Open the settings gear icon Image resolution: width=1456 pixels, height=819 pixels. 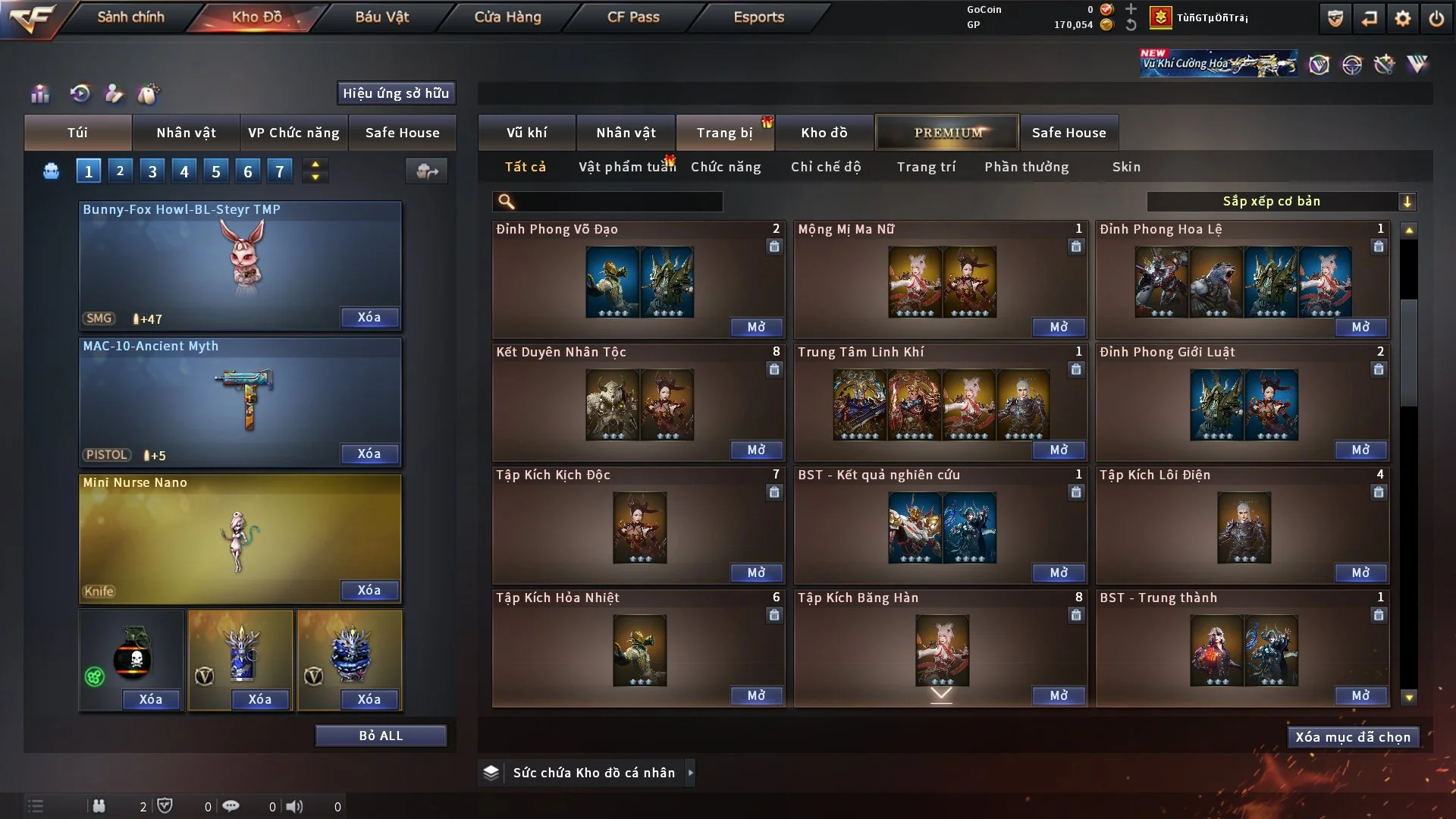pyautogui.click(x=1402, y=18)
